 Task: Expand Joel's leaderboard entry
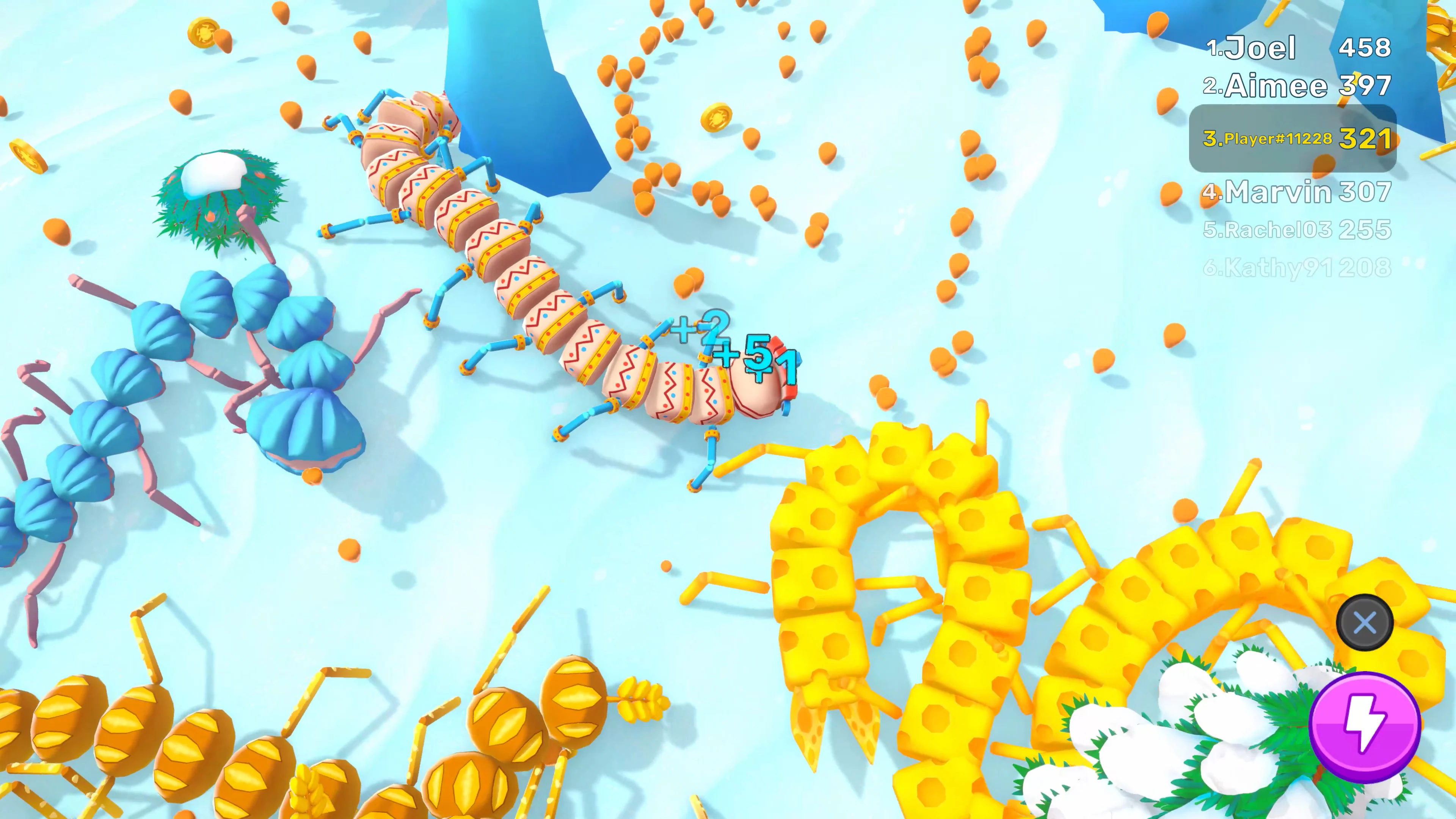coord(1294,48)
